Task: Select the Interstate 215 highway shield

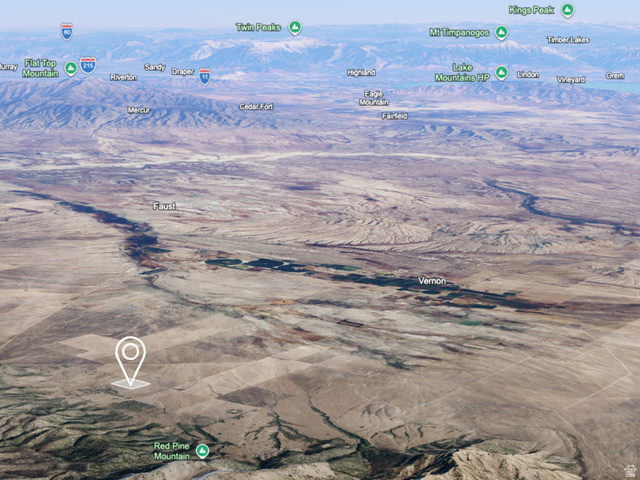Action: [x=88, y=65]
